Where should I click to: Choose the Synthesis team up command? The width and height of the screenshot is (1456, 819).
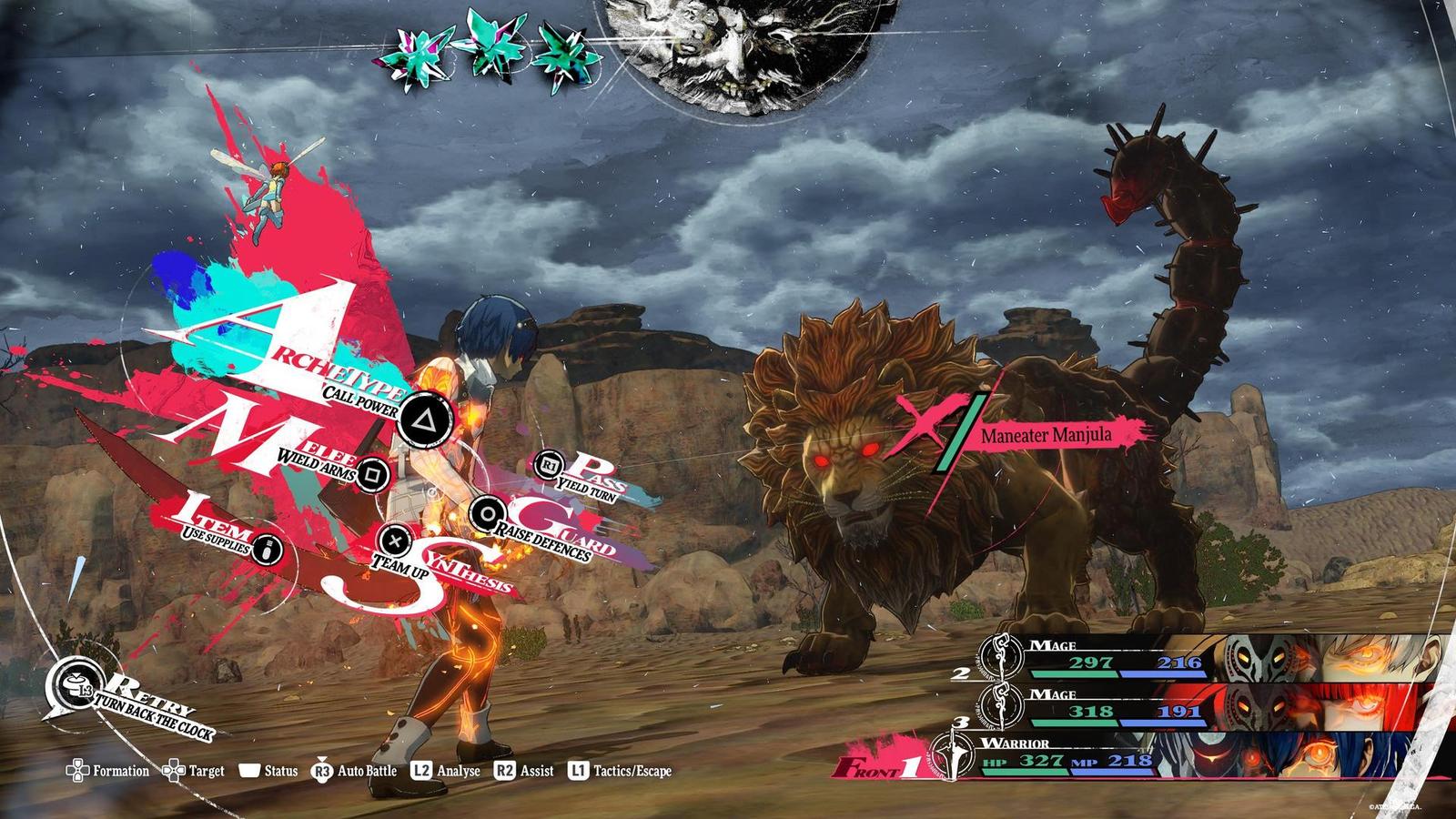[x=394, y=539]
